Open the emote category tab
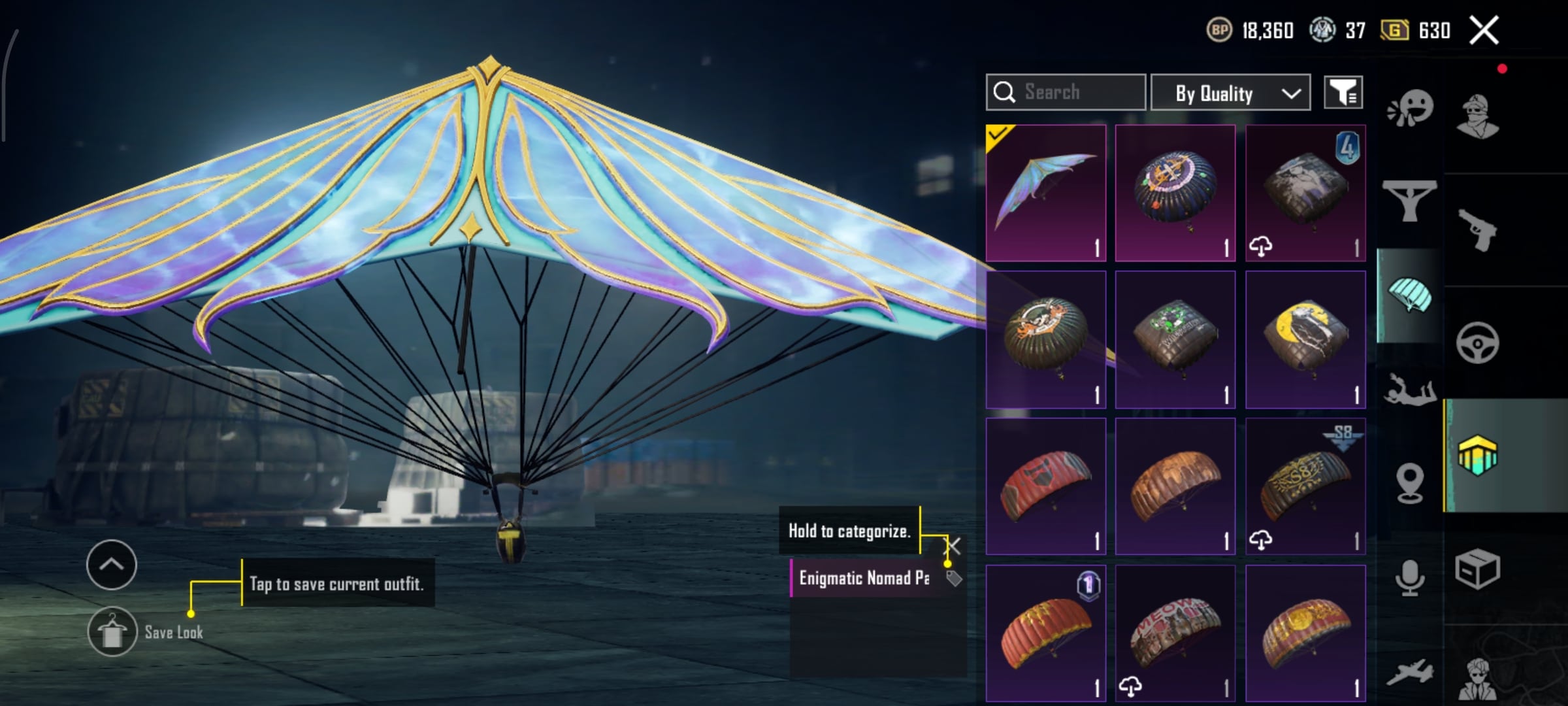The height and width of the screenshot is (706, 1568). (x=1410, y=109)
